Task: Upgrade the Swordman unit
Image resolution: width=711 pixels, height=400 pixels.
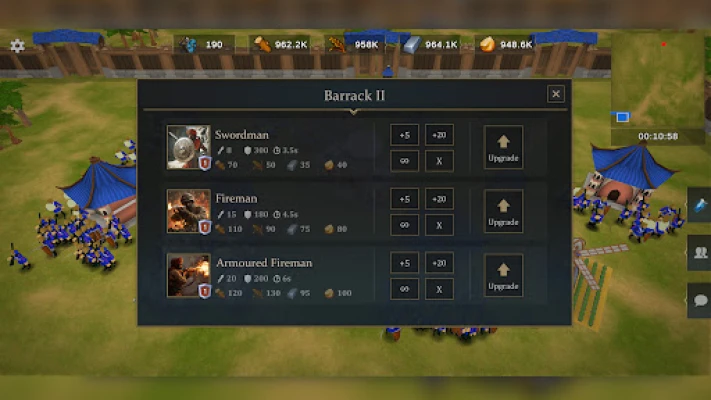Action: click(503, 147)
